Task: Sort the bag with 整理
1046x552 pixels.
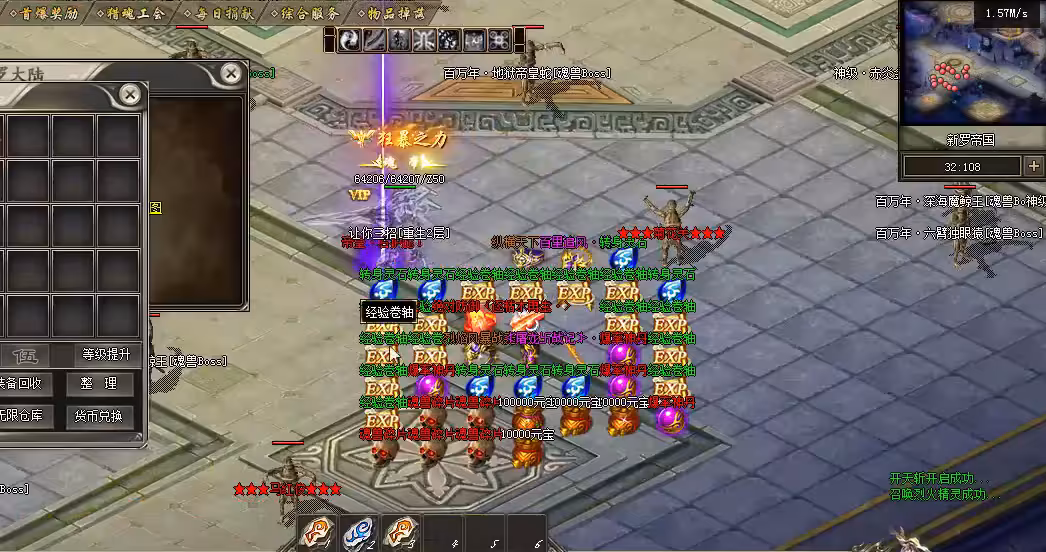Action: [x=99, y=383]
